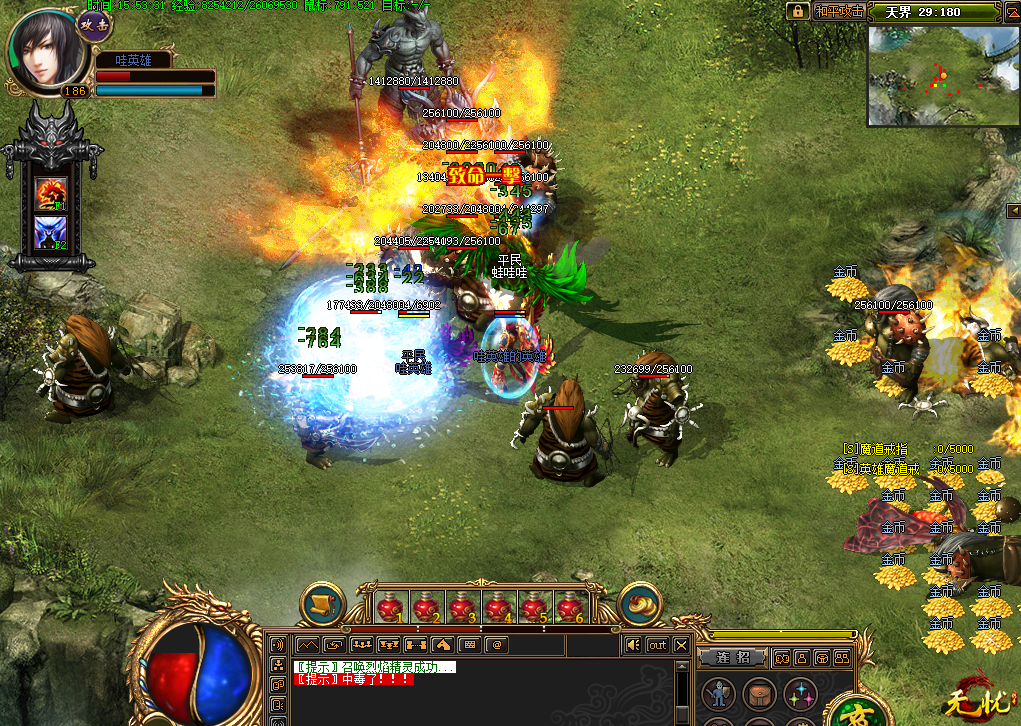Viewport: 1021px width, 726px height.
Task: Toggle the 攻击 attack mode badge
Action: [x=94, y=26]
